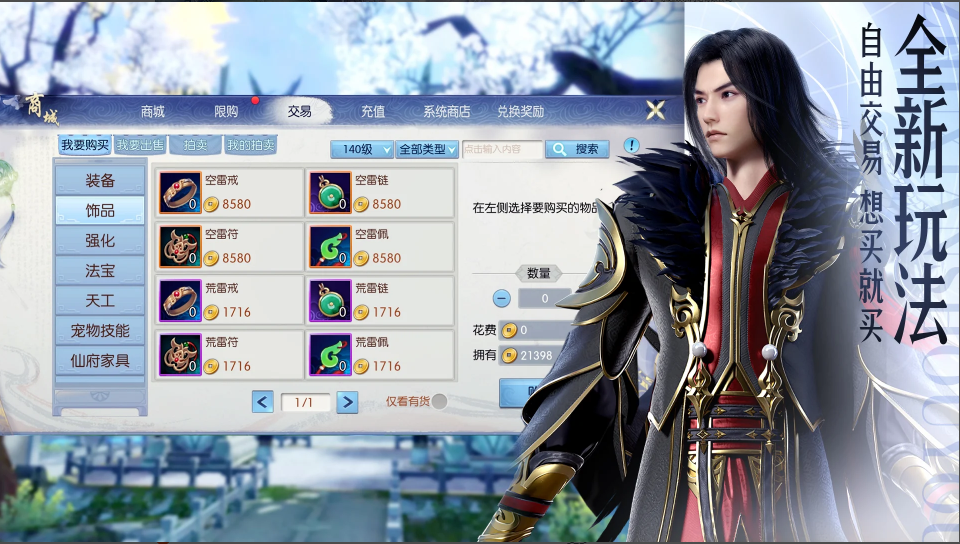Image resolution: width=960 pixels, height=544 pixels.
Task: Select the 宠物技能 category
Action: point(100,330)
